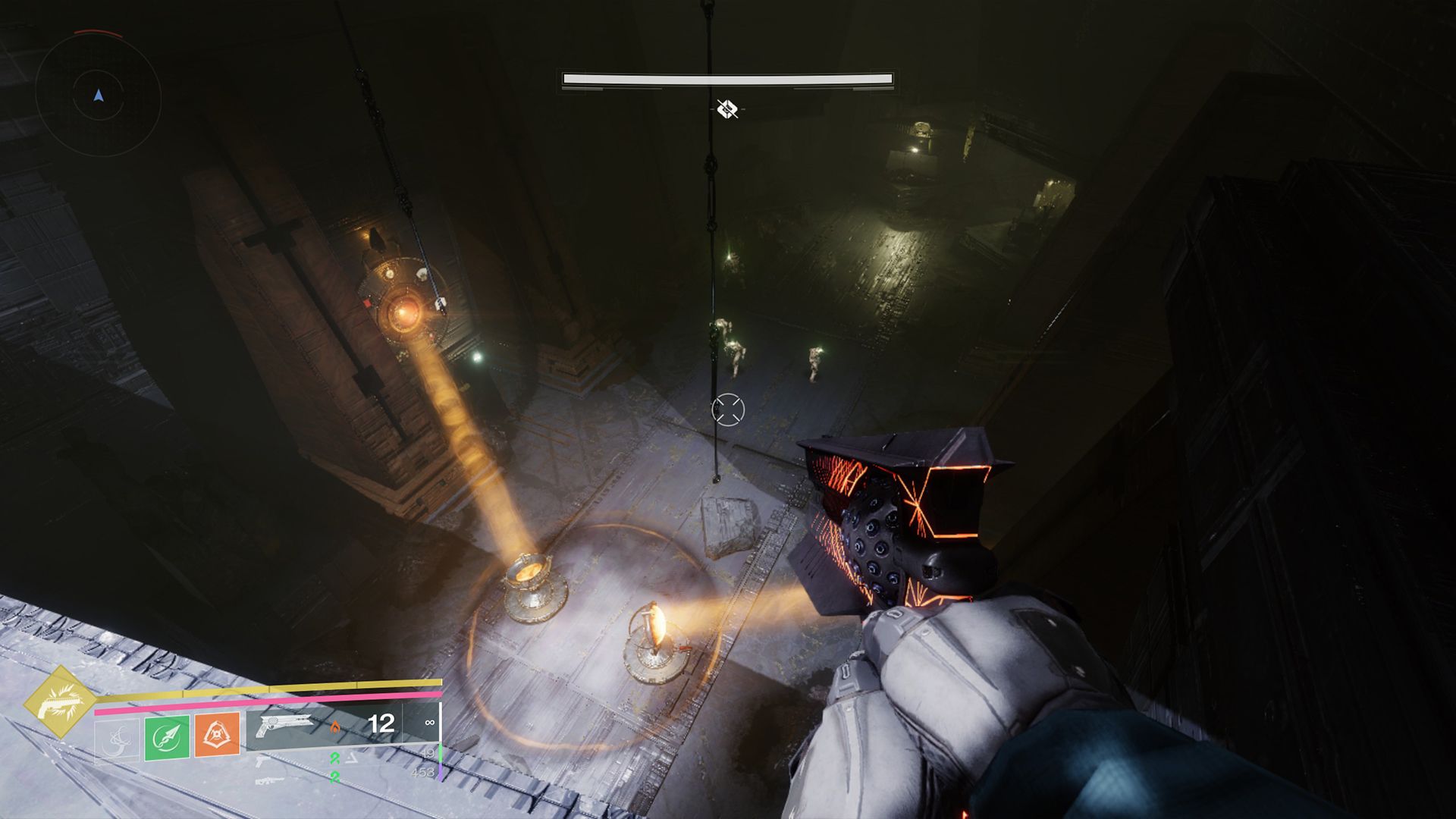The image size is (1456, 819).
Task: Click the solar flame icon beside ammo count
Action: 336,726
